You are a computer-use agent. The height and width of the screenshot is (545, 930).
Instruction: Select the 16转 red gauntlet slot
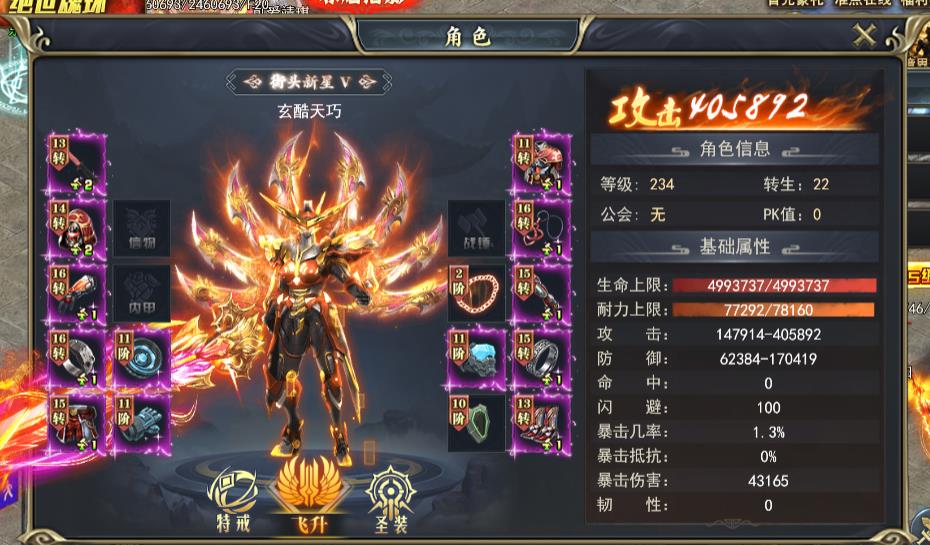tap(76, 294)
